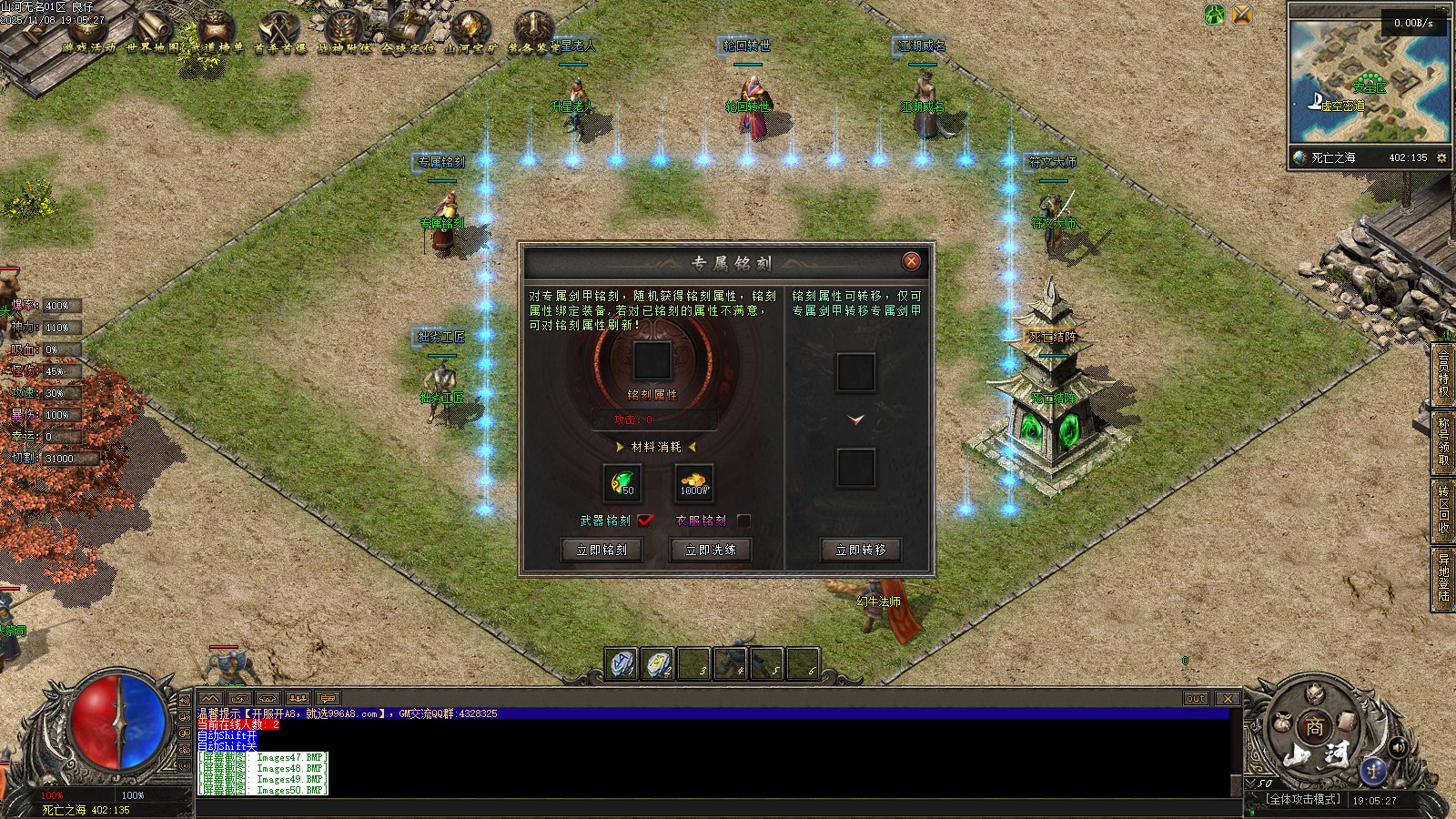
Task: Click the 异地登陆 side button
Action: tap(1443, 578)
